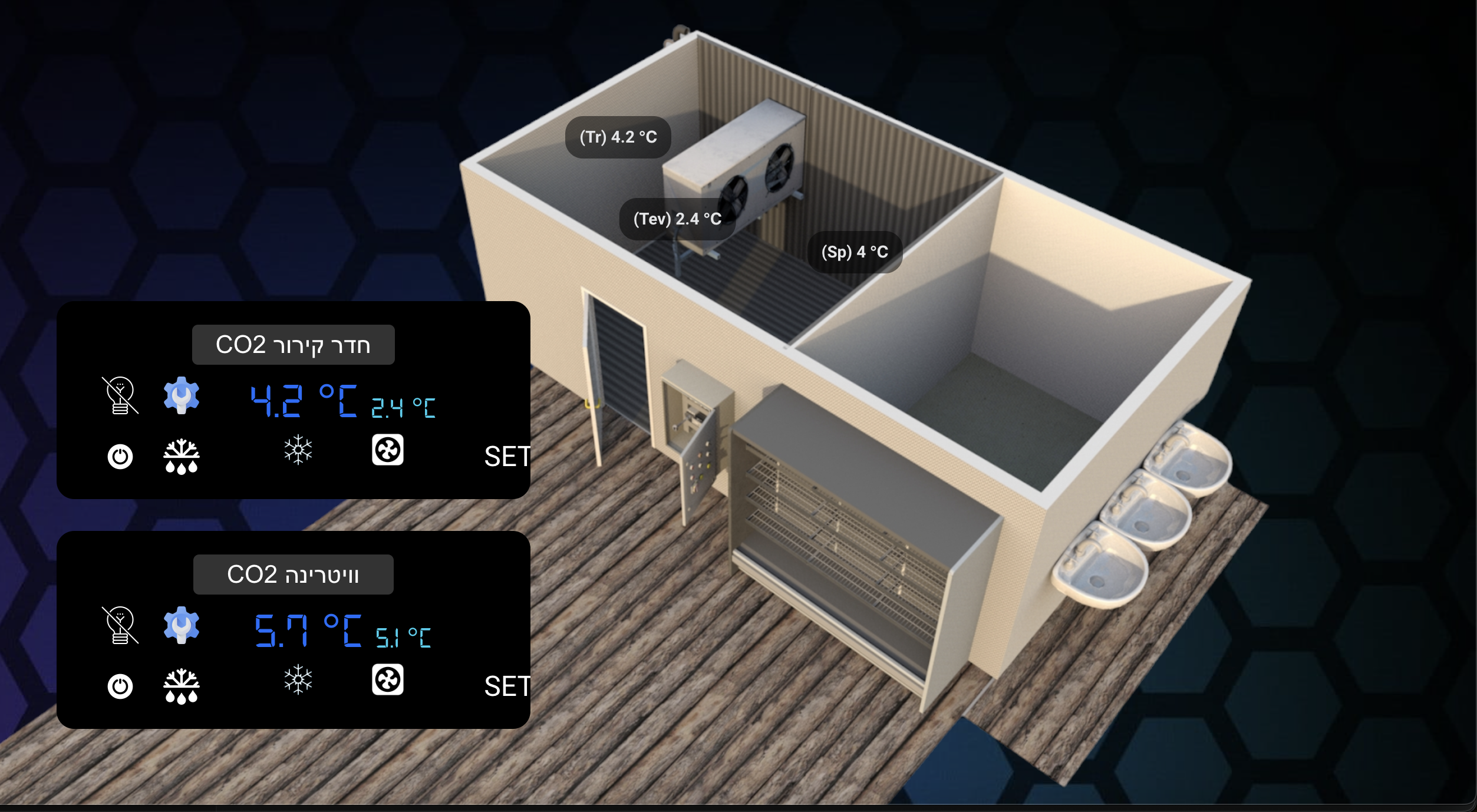Select the snowflake cooling icon on ויטרינה panel
The width and height of the screenshot is (1477, 812).
pos(298,681)
